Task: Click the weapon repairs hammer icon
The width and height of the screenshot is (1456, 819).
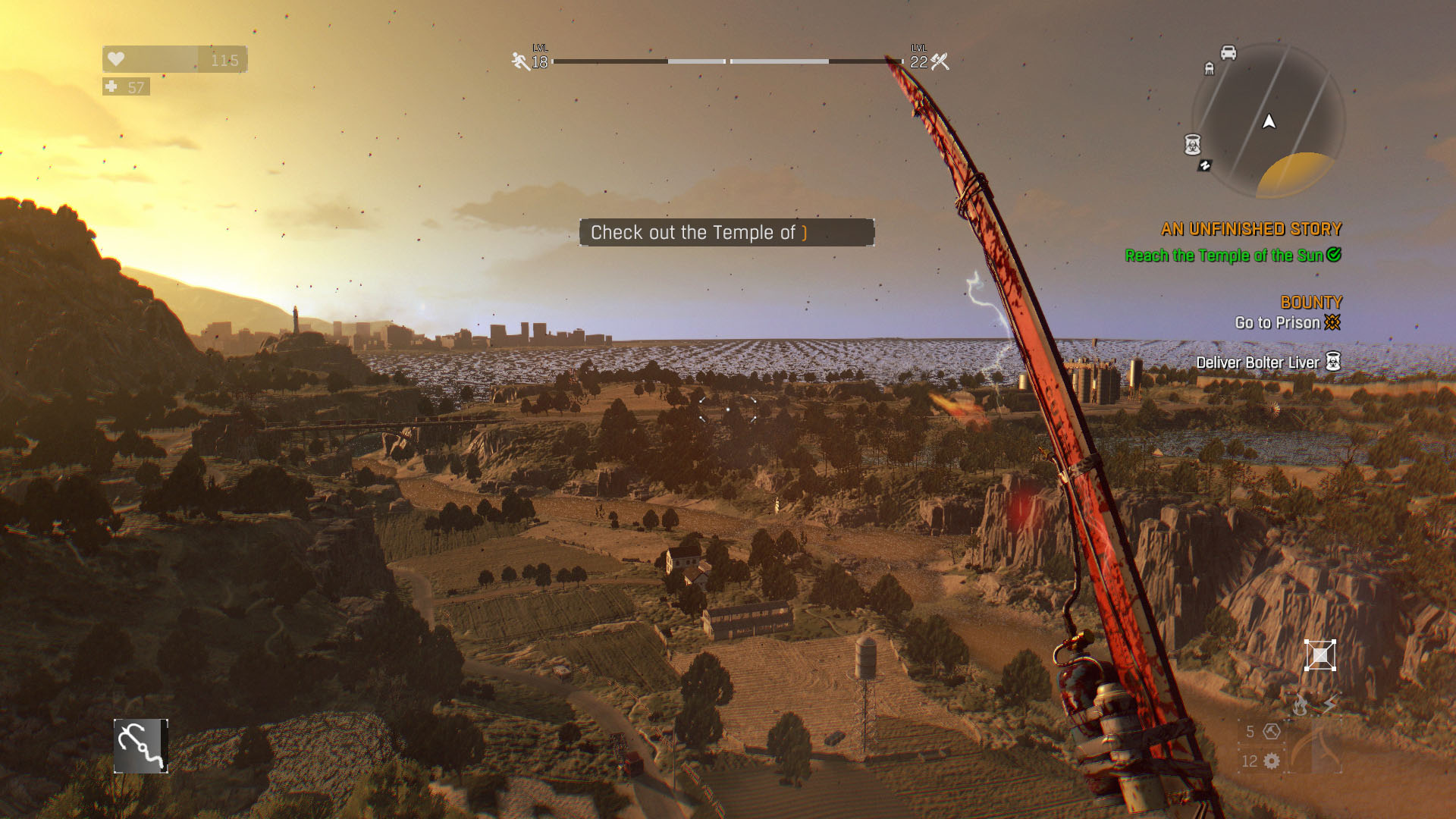Action: pyautogui.click(x=1272, y=731)
